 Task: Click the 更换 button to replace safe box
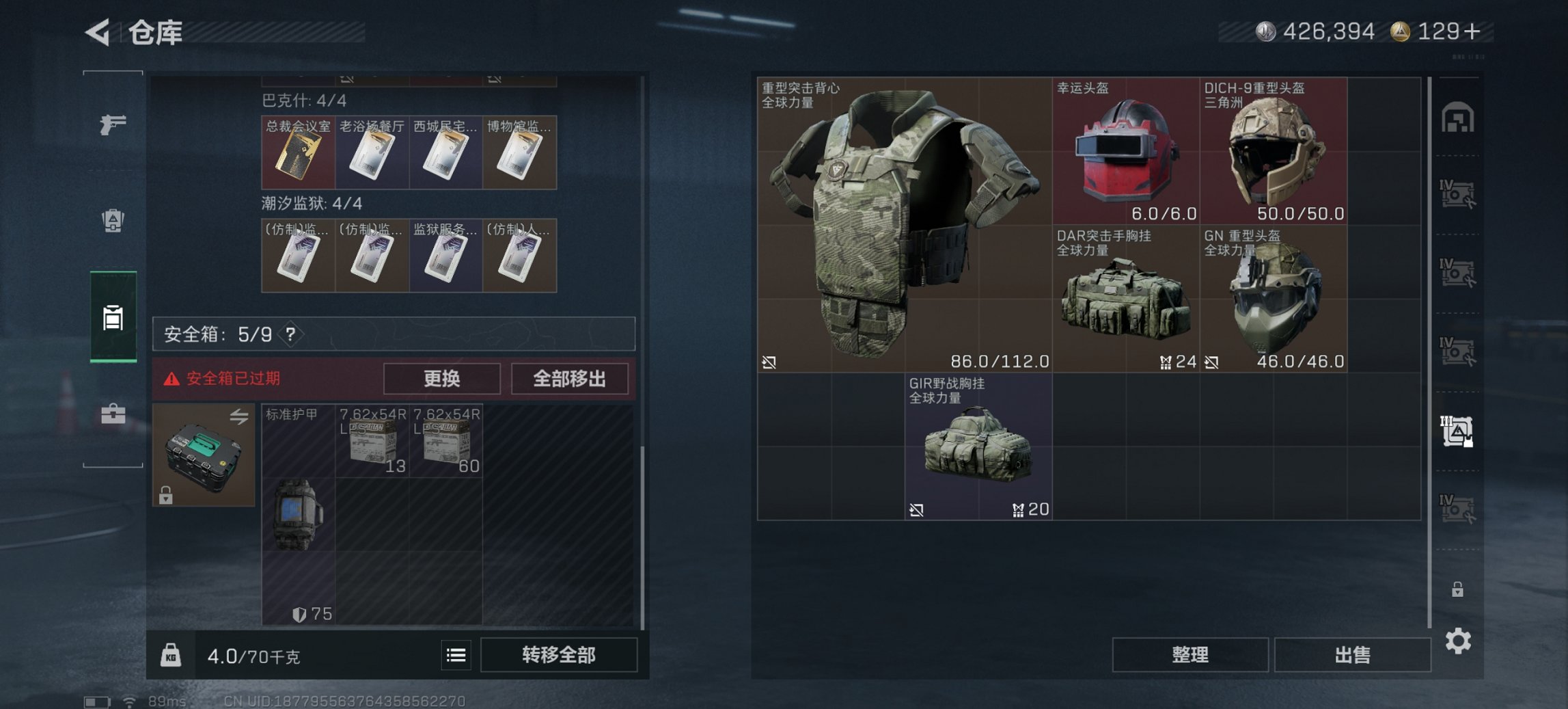442,378
